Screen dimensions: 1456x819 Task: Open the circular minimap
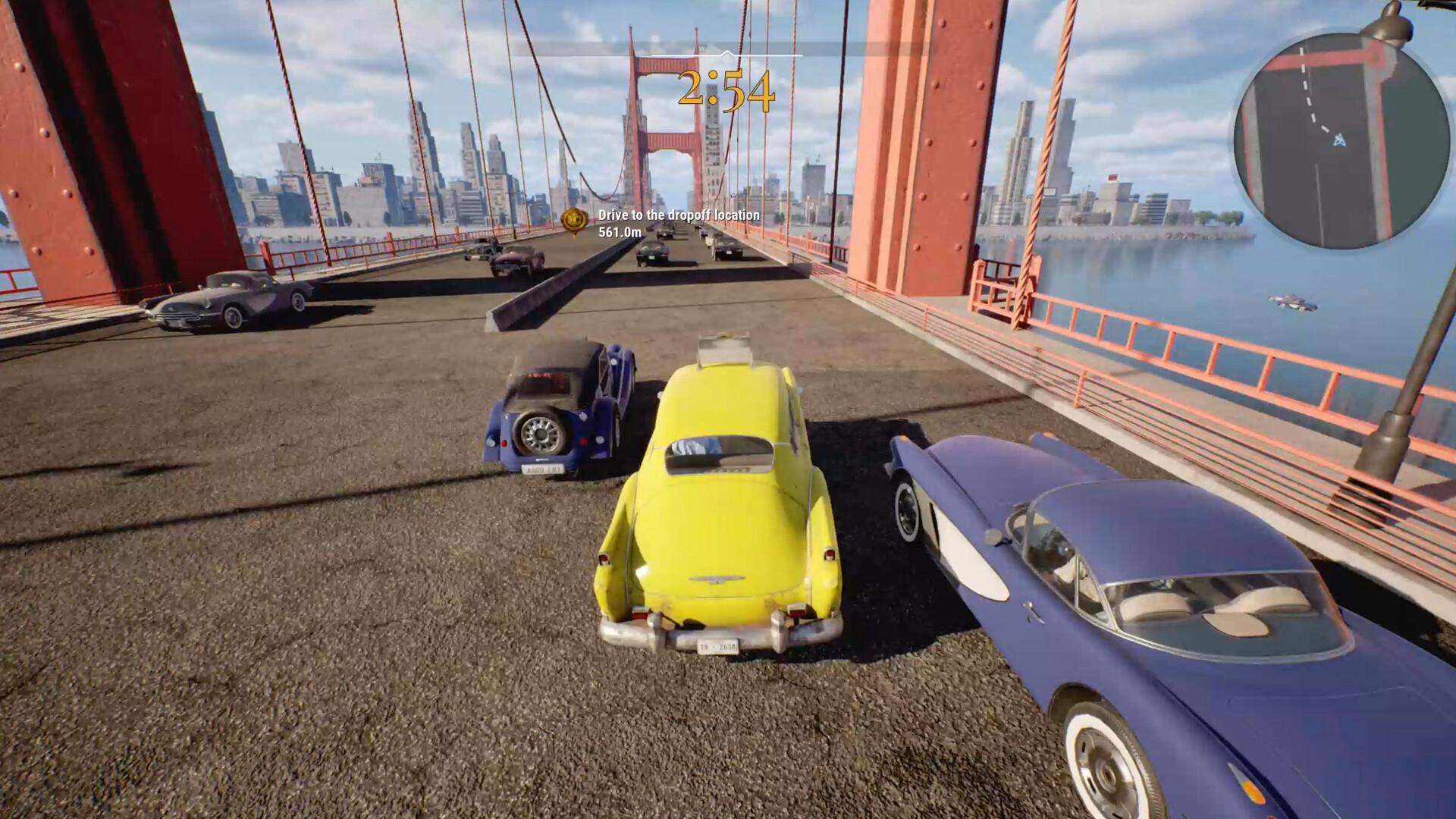click(1341, 141)
